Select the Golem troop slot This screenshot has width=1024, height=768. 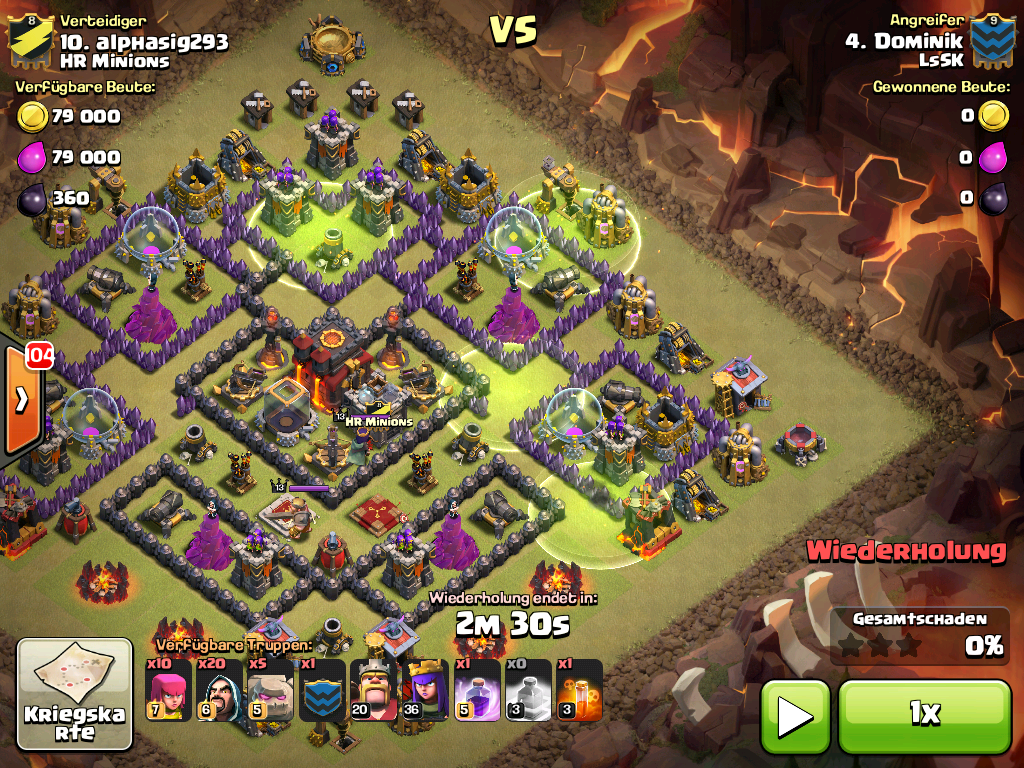[x=270, y=690]
